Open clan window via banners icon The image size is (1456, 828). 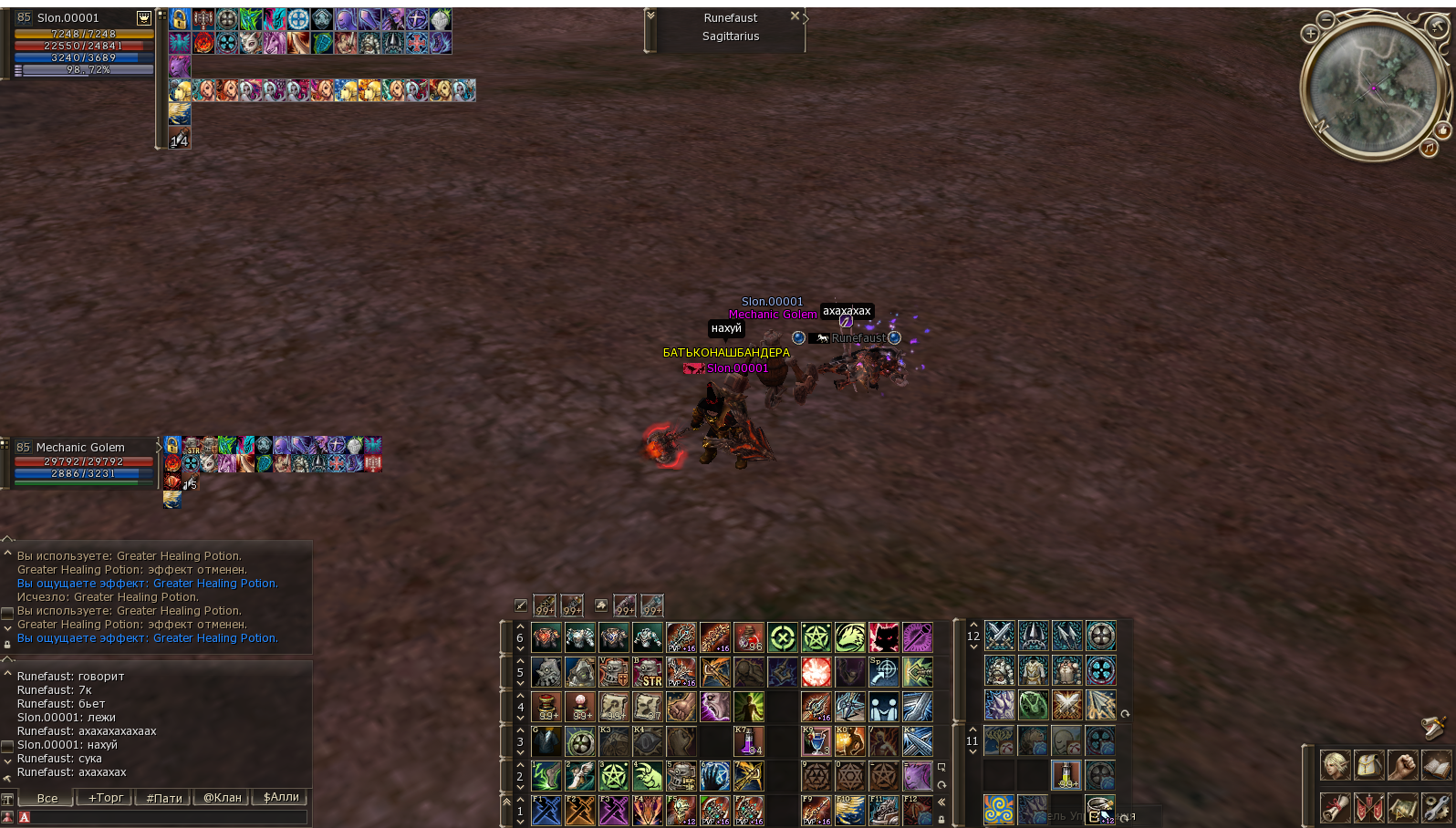(x=1368, y=809)
